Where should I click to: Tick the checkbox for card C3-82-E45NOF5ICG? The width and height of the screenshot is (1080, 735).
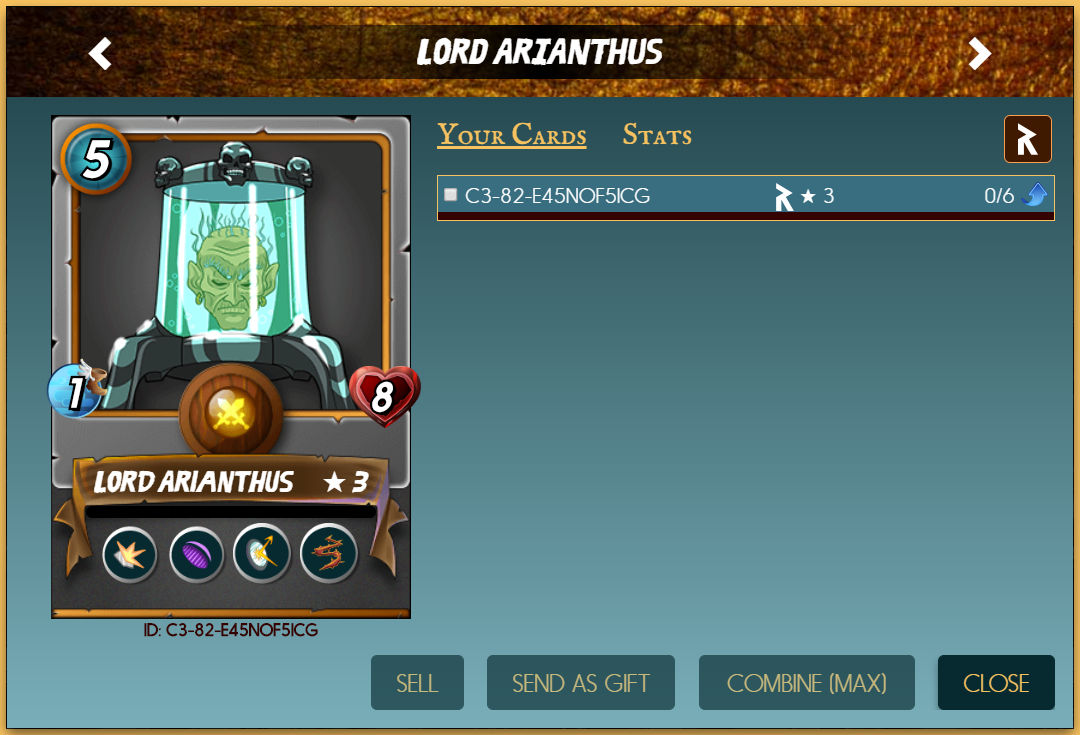click(451, 195)
